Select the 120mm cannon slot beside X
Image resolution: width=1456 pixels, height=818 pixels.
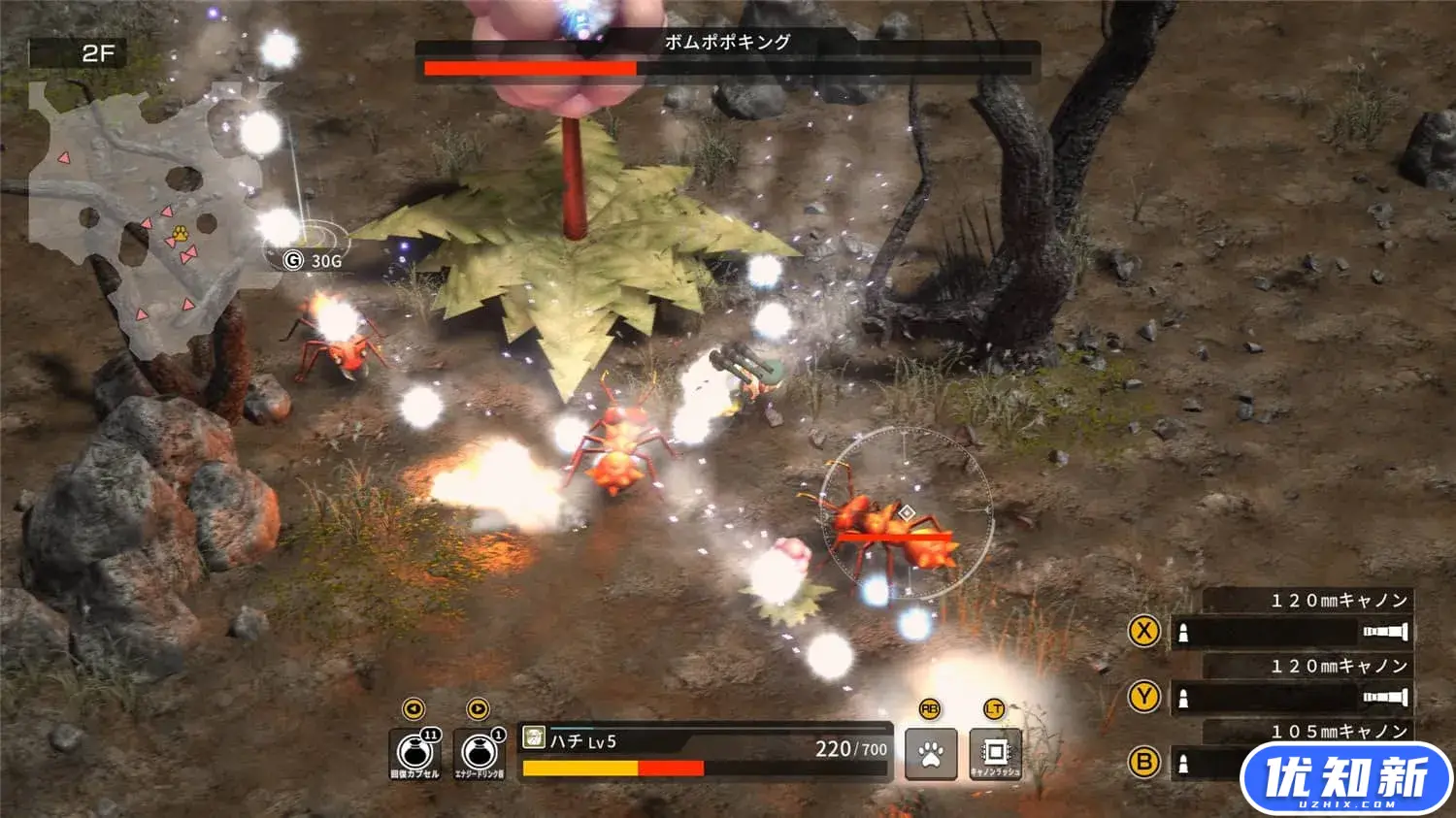[1291, 633]
